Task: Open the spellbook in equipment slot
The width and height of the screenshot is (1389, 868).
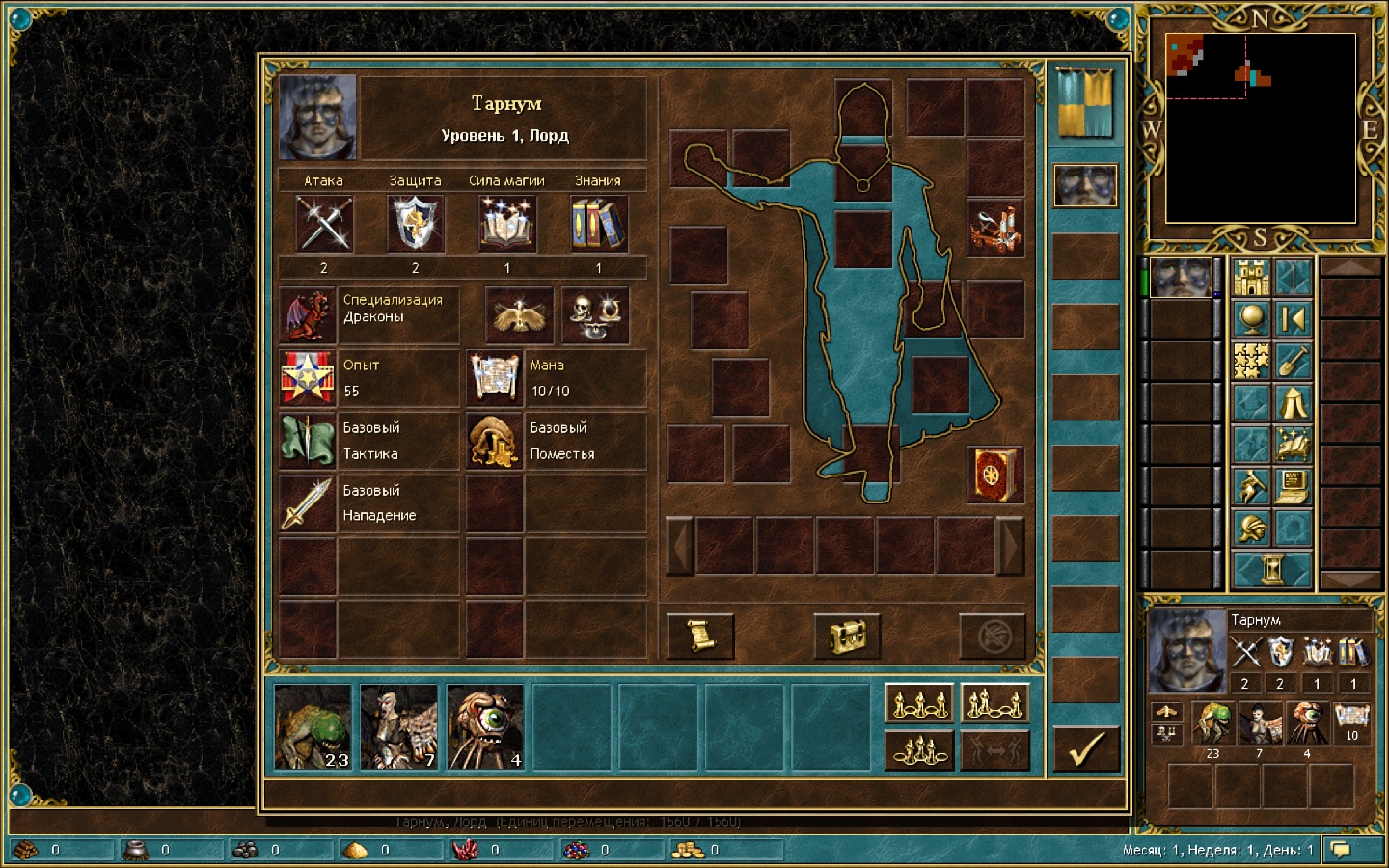Action: 994,475
